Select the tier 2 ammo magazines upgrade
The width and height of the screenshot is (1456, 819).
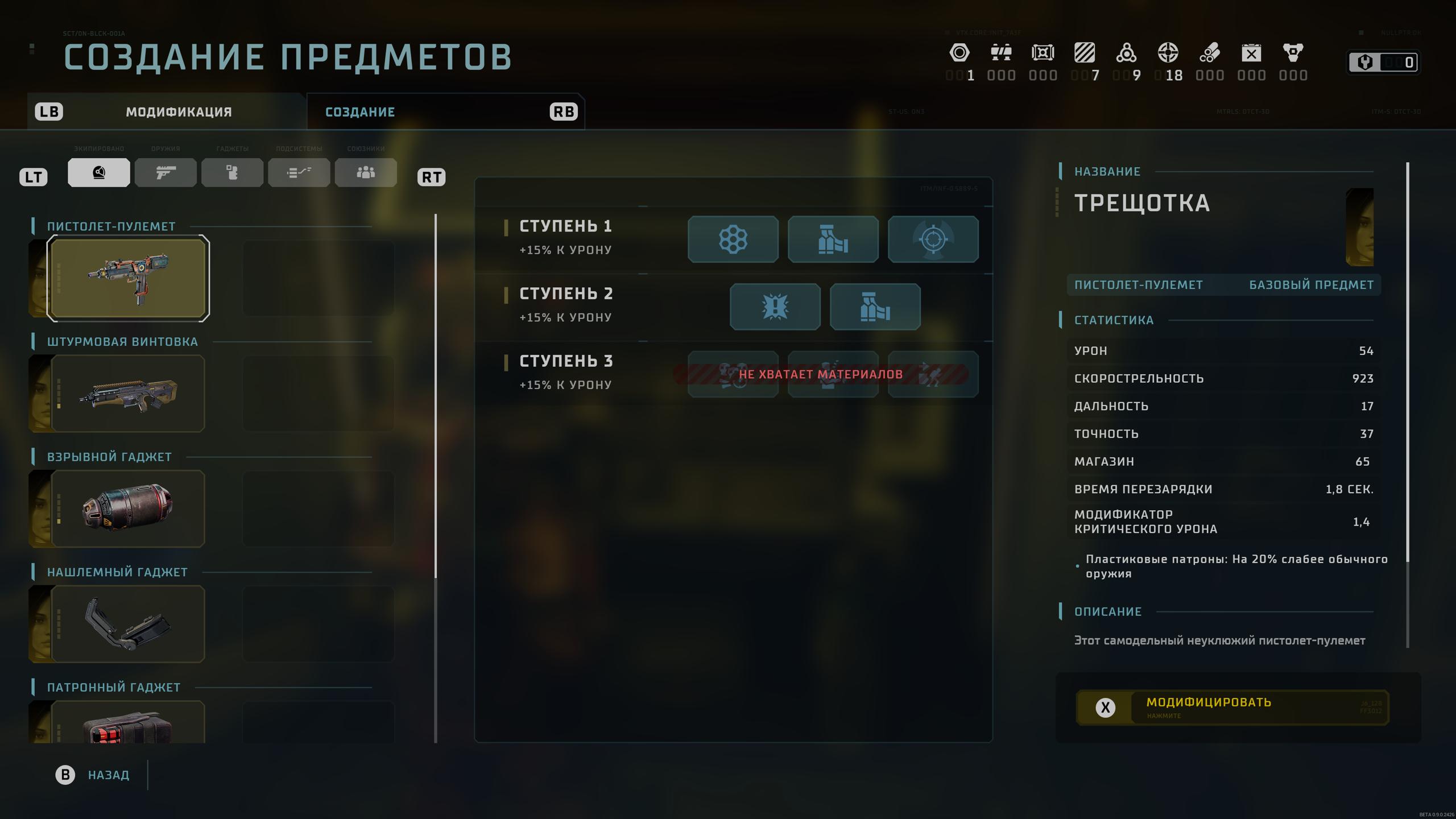click(875, 307)
